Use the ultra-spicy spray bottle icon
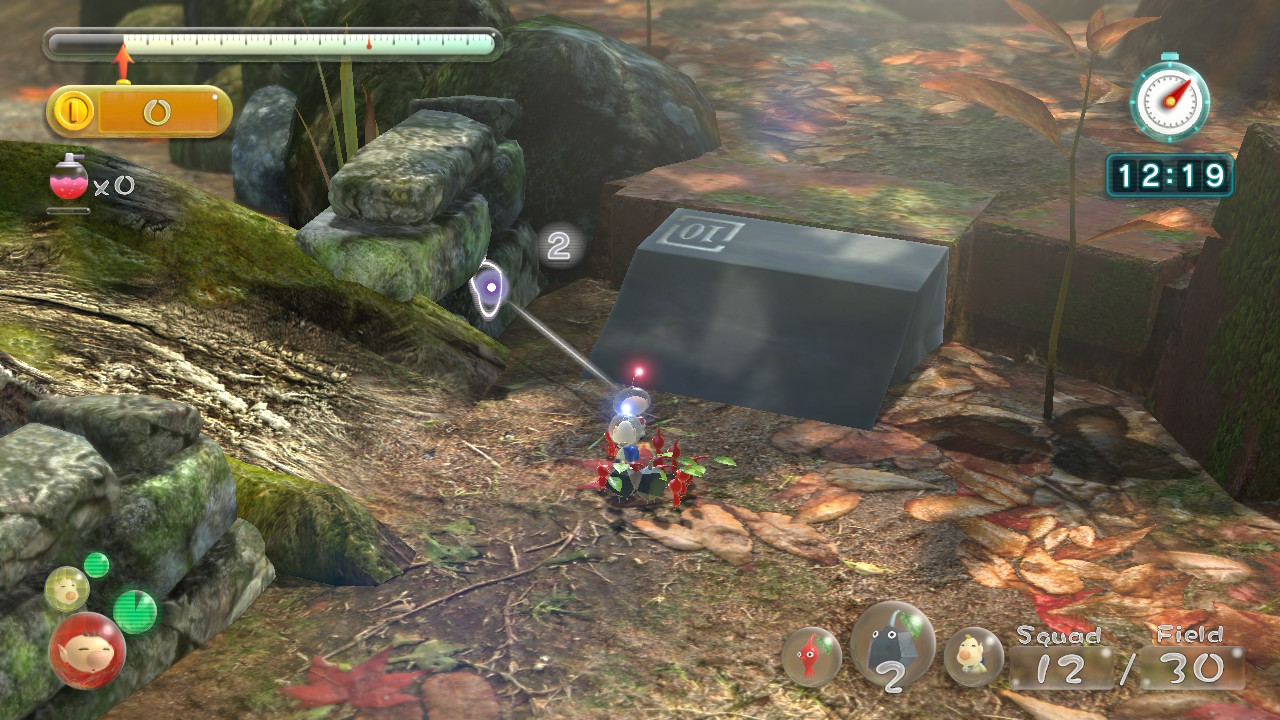1280x720 pixels. coord(67,180)
